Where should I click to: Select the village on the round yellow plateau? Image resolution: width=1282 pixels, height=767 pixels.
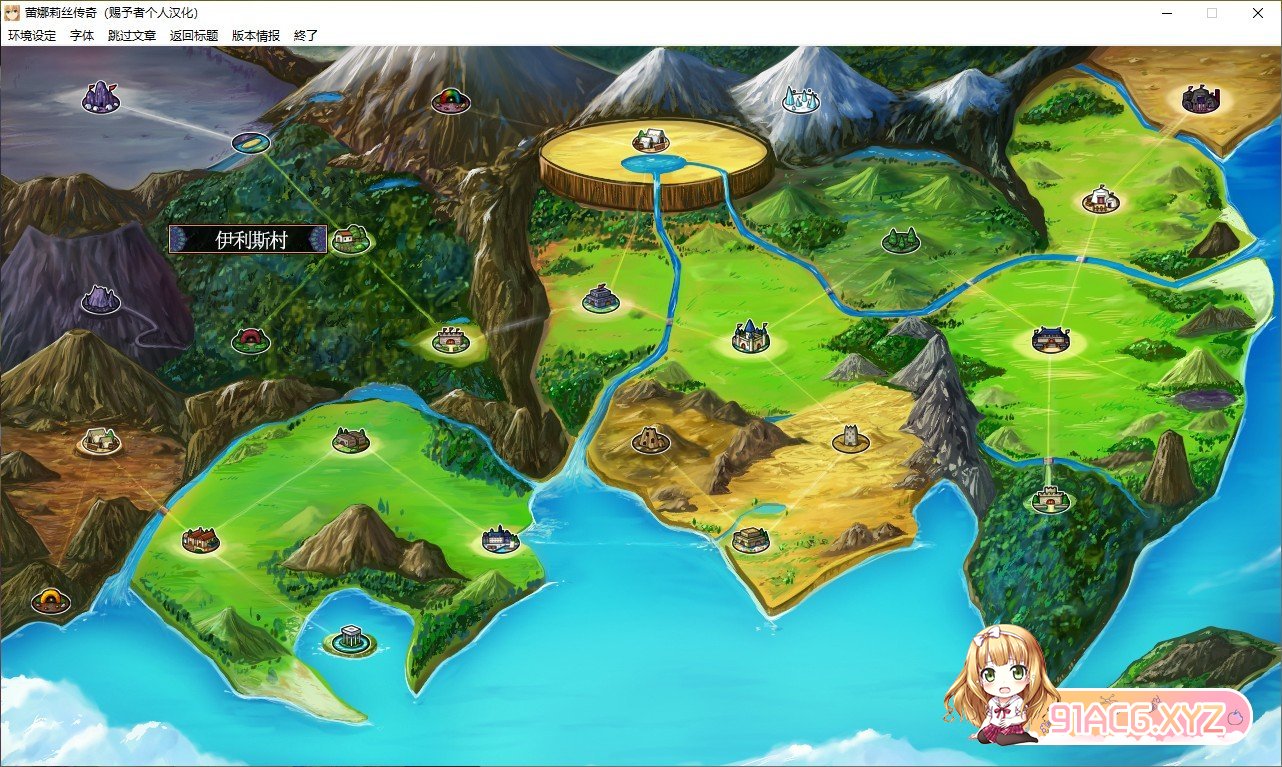coord(651,140)
